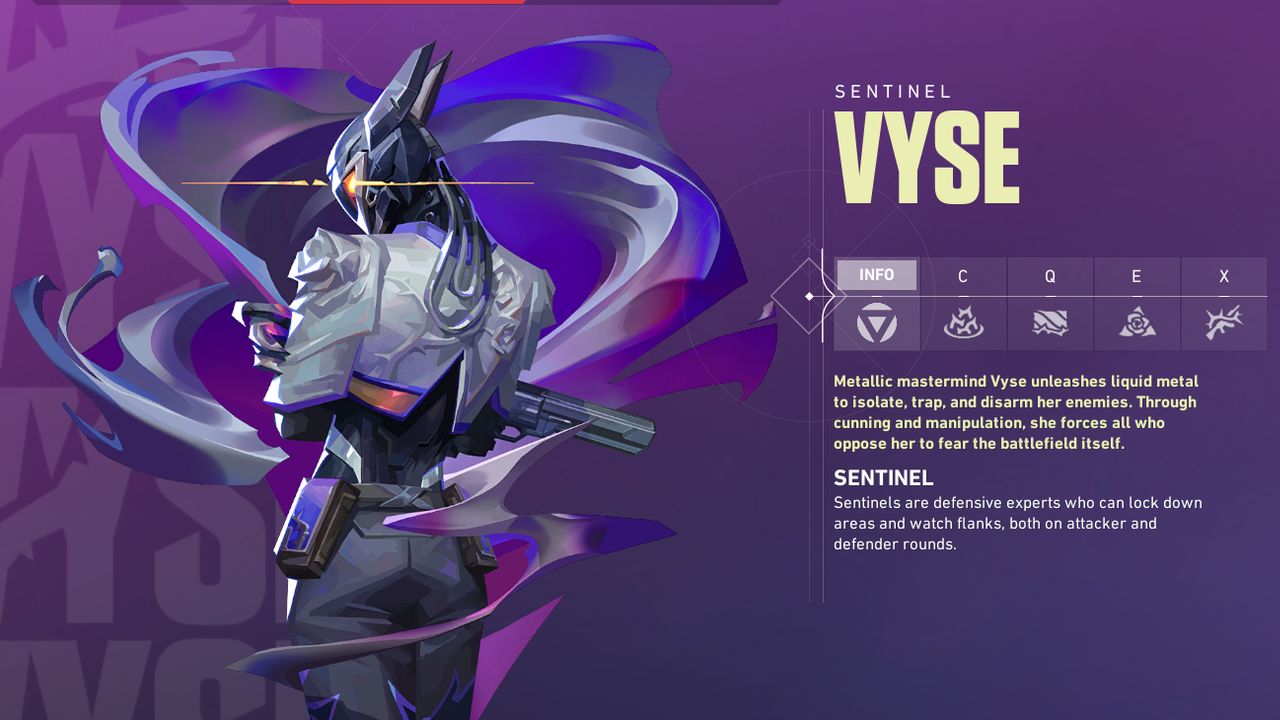Select the Q ability wall icon
Viewport: 1280px width, 720px height.
point(1050,323)
